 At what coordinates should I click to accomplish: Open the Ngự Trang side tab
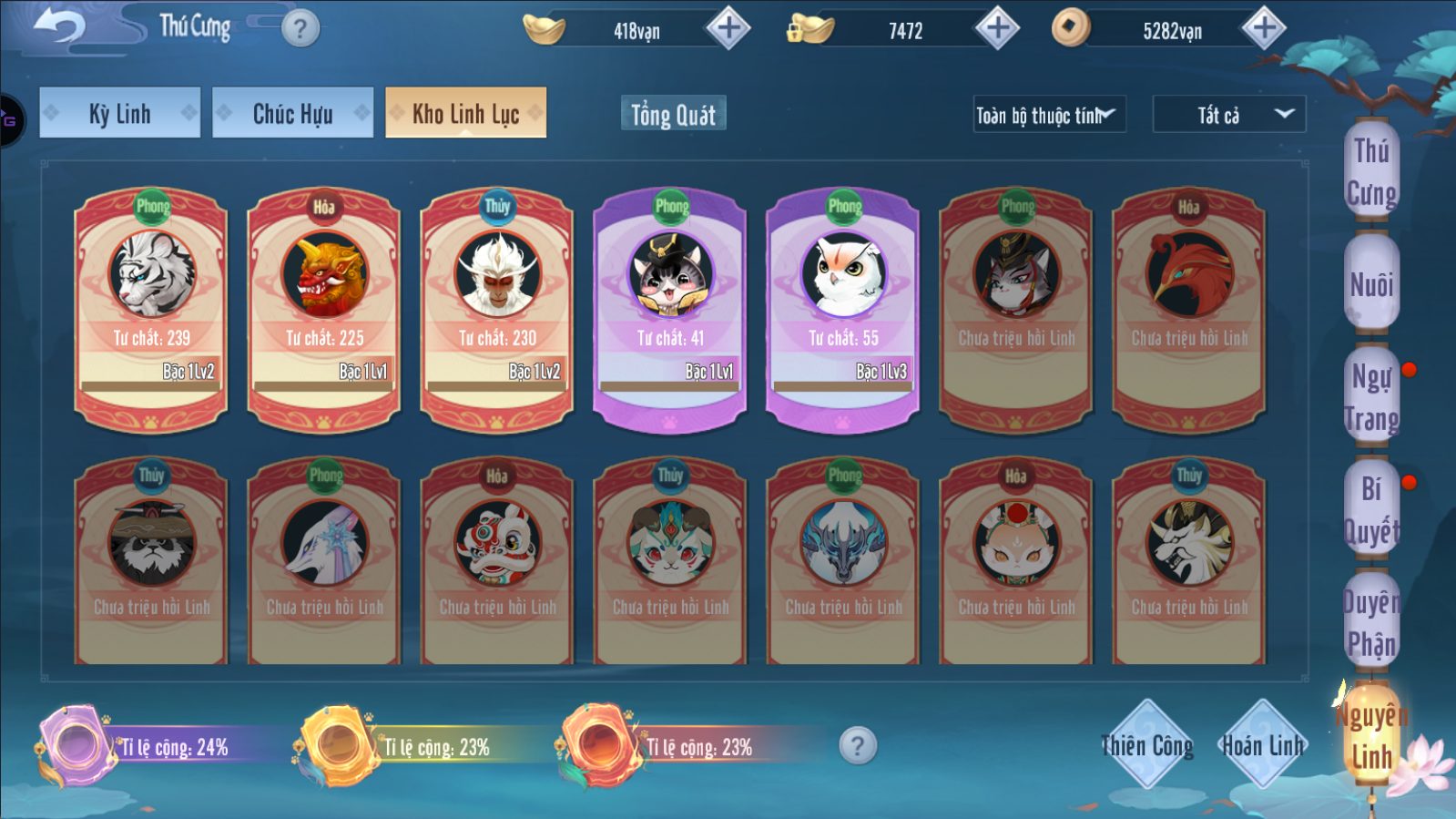[1371, 397]
